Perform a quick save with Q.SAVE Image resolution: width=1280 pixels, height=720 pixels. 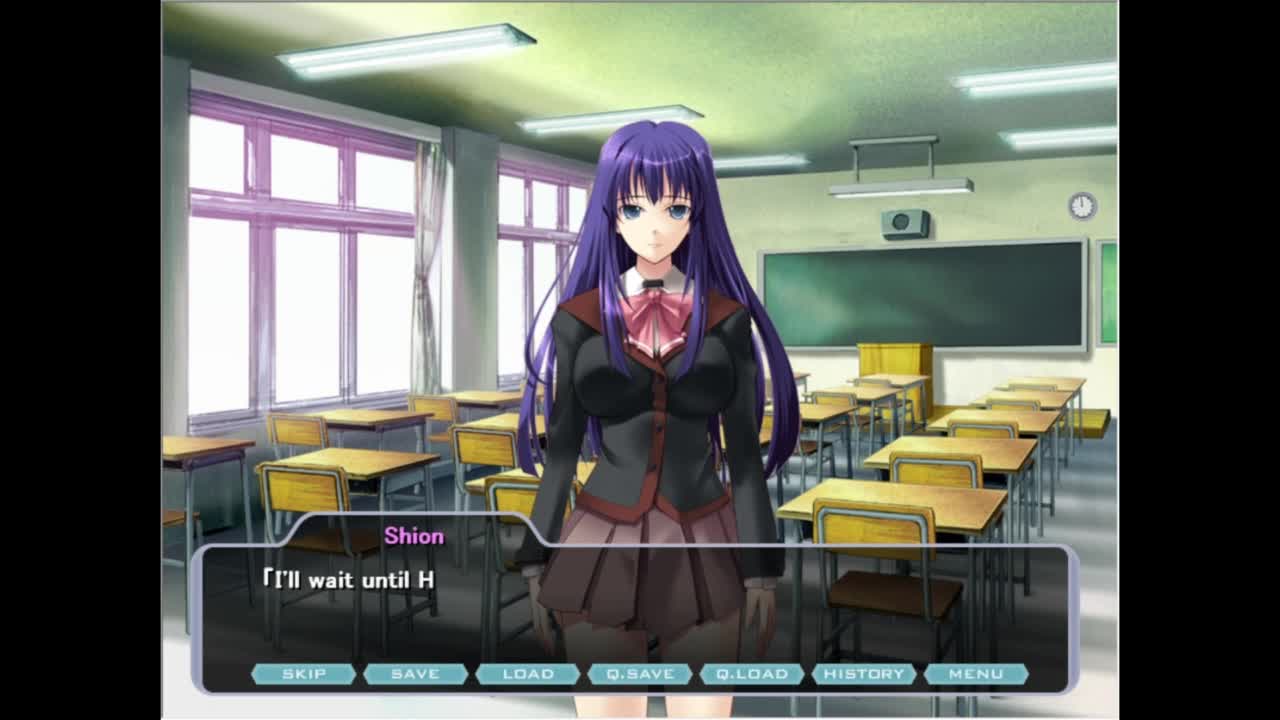click(x=640, y=674)
